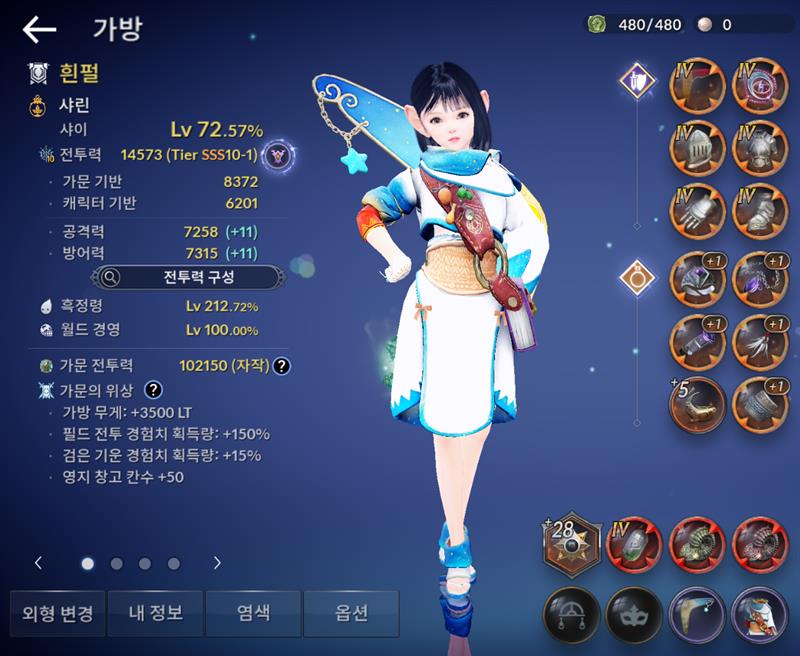The height and width of the screenshot is (656, 800).
Task: Switch to the ring accessory category
Action: (636, 278)
